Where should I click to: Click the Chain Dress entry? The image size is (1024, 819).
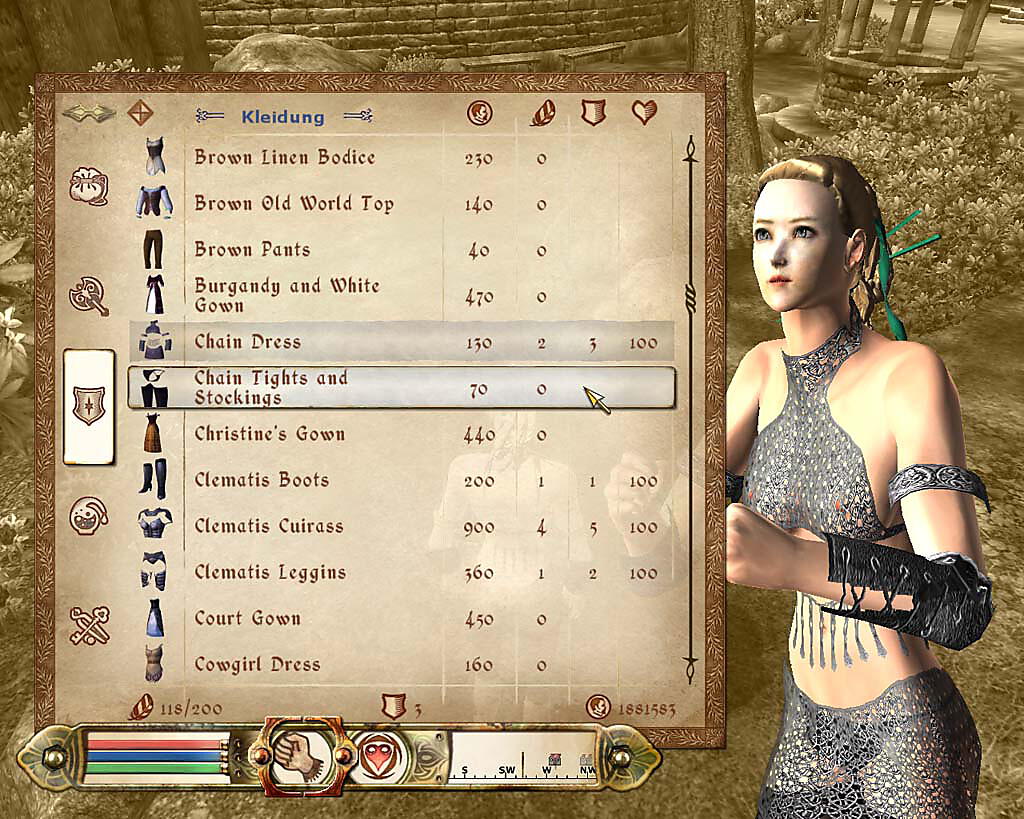click(248, 342)
